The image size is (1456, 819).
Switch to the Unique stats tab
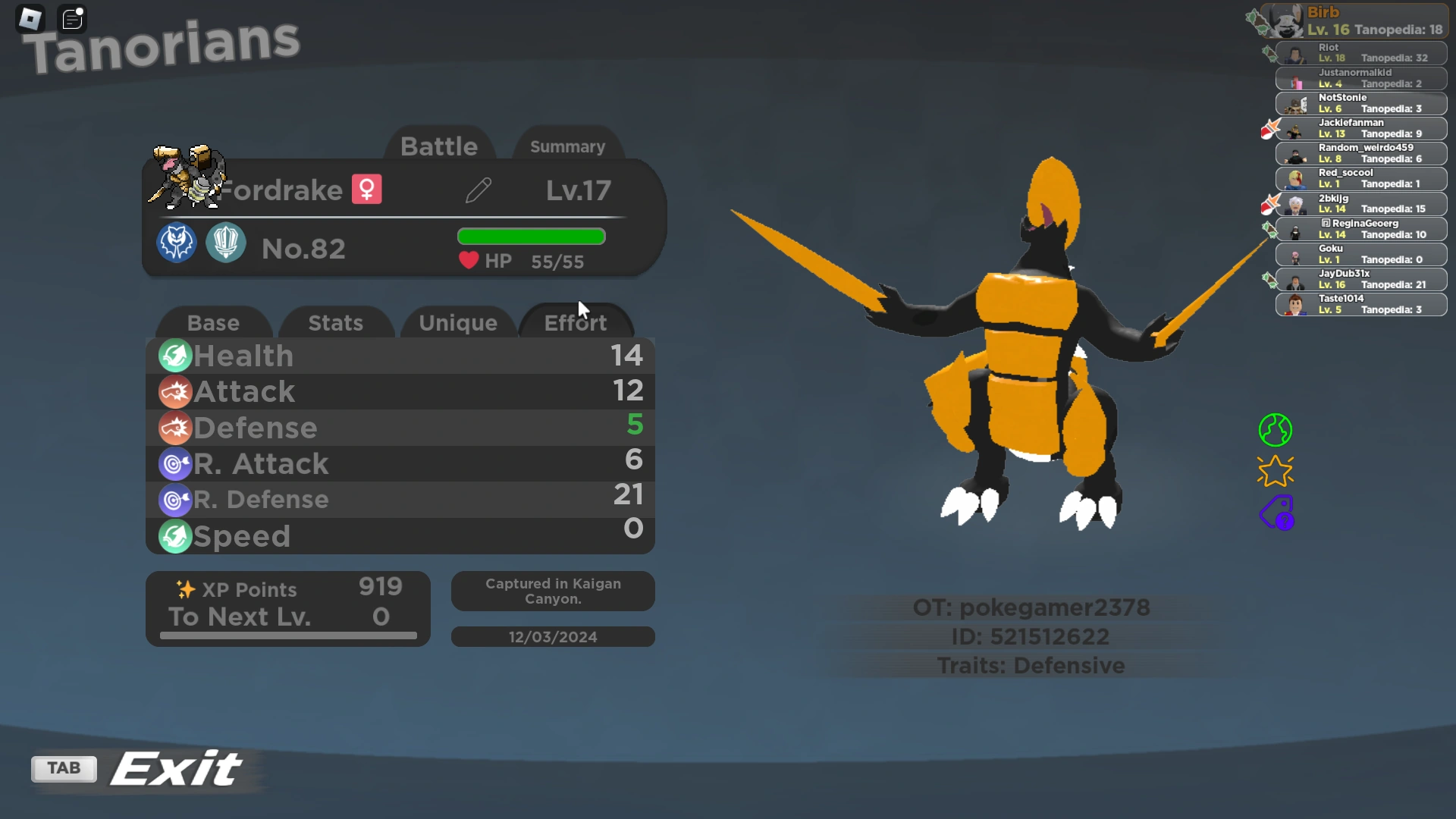pos(458,322)
